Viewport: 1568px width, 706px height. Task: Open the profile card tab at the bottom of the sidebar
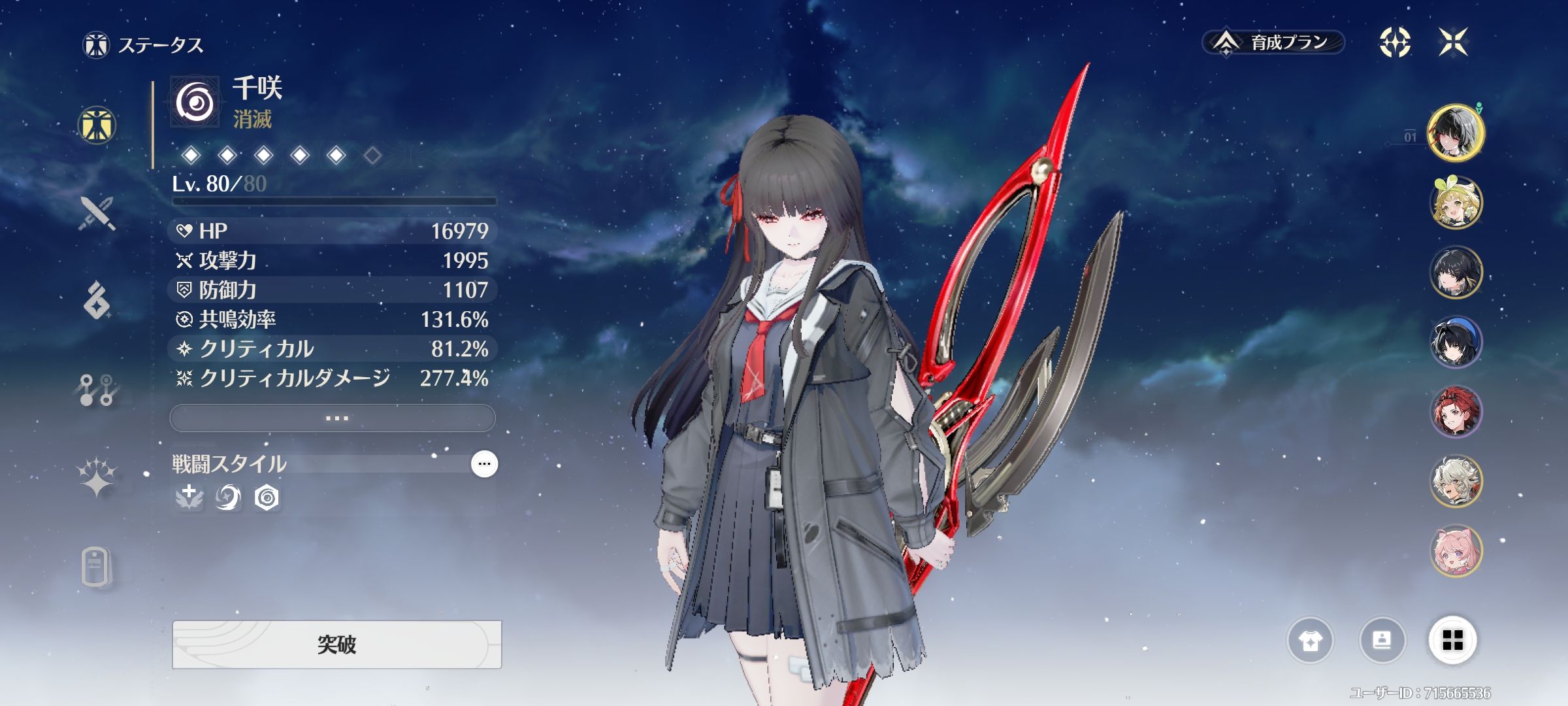pos(95,566)
